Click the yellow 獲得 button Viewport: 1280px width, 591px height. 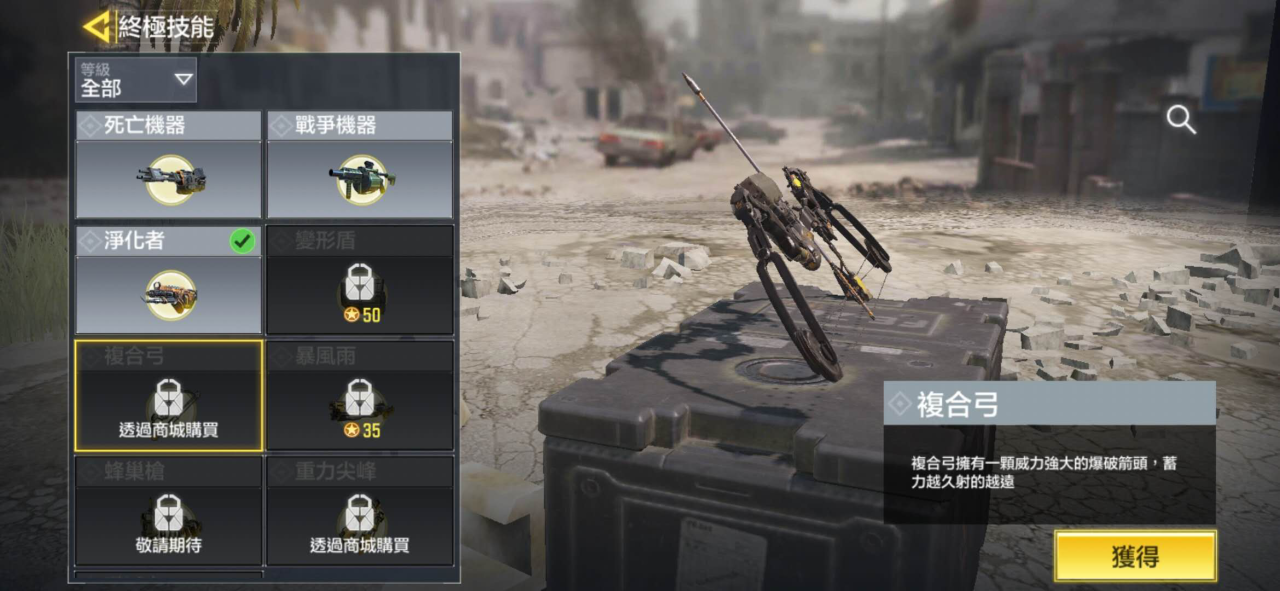click(x=1135, y=556)
